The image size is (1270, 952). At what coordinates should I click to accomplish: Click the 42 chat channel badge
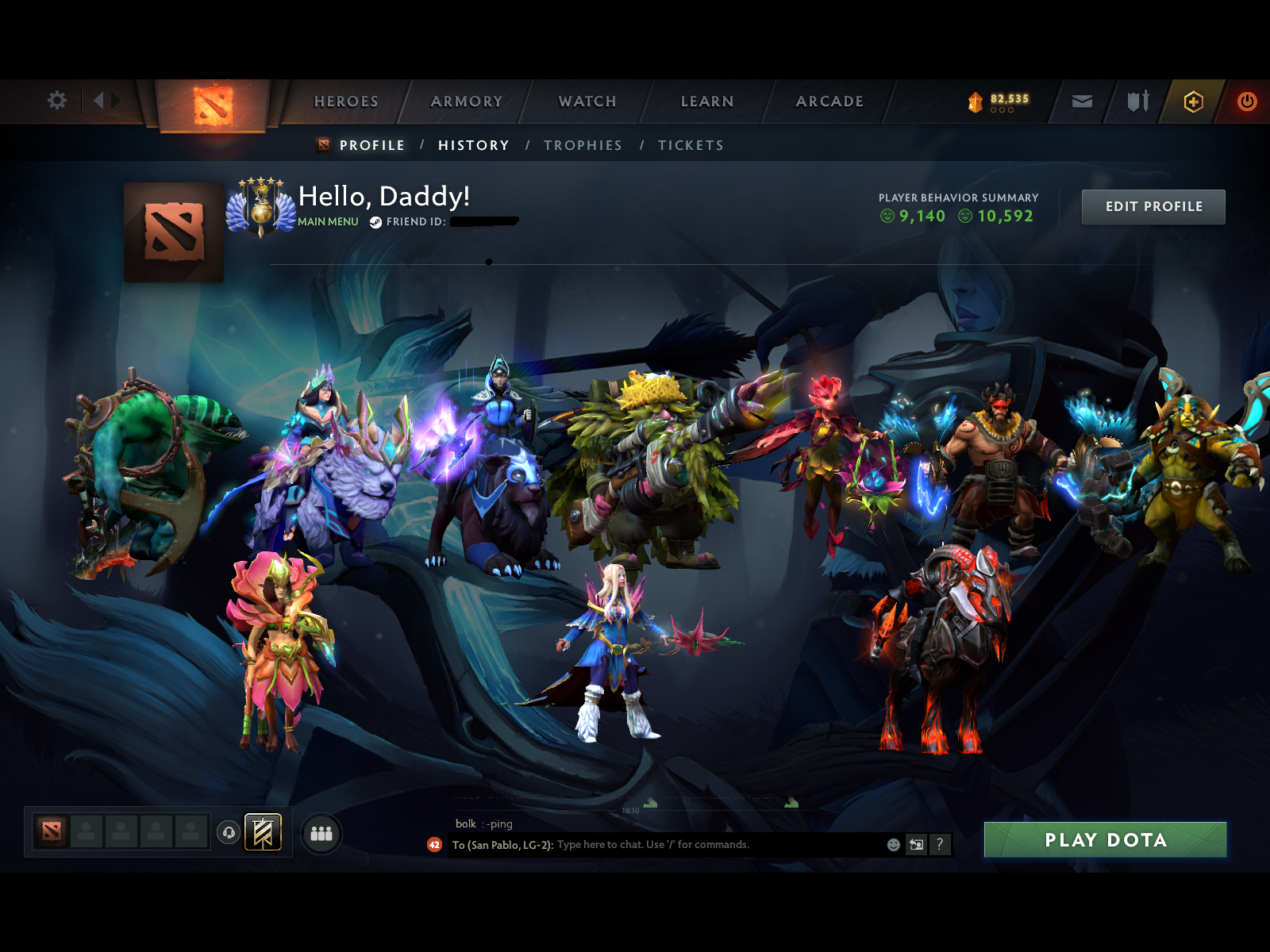pyautogui.click(x=433, y=845)
